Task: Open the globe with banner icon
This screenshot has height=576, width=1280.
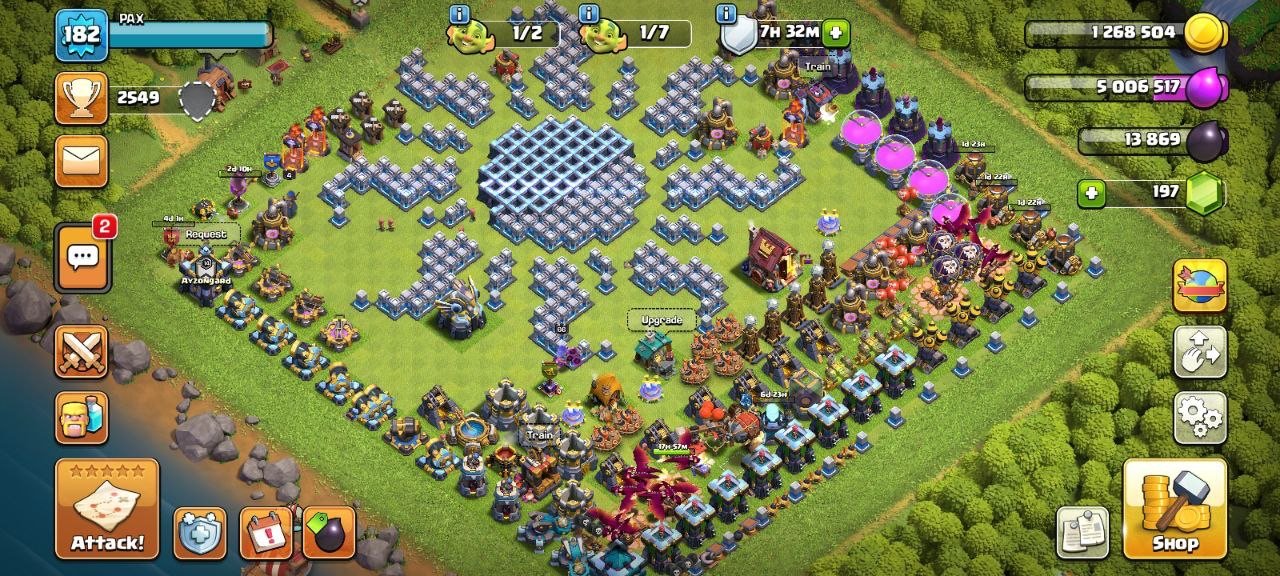Action: coord(1200,286)
